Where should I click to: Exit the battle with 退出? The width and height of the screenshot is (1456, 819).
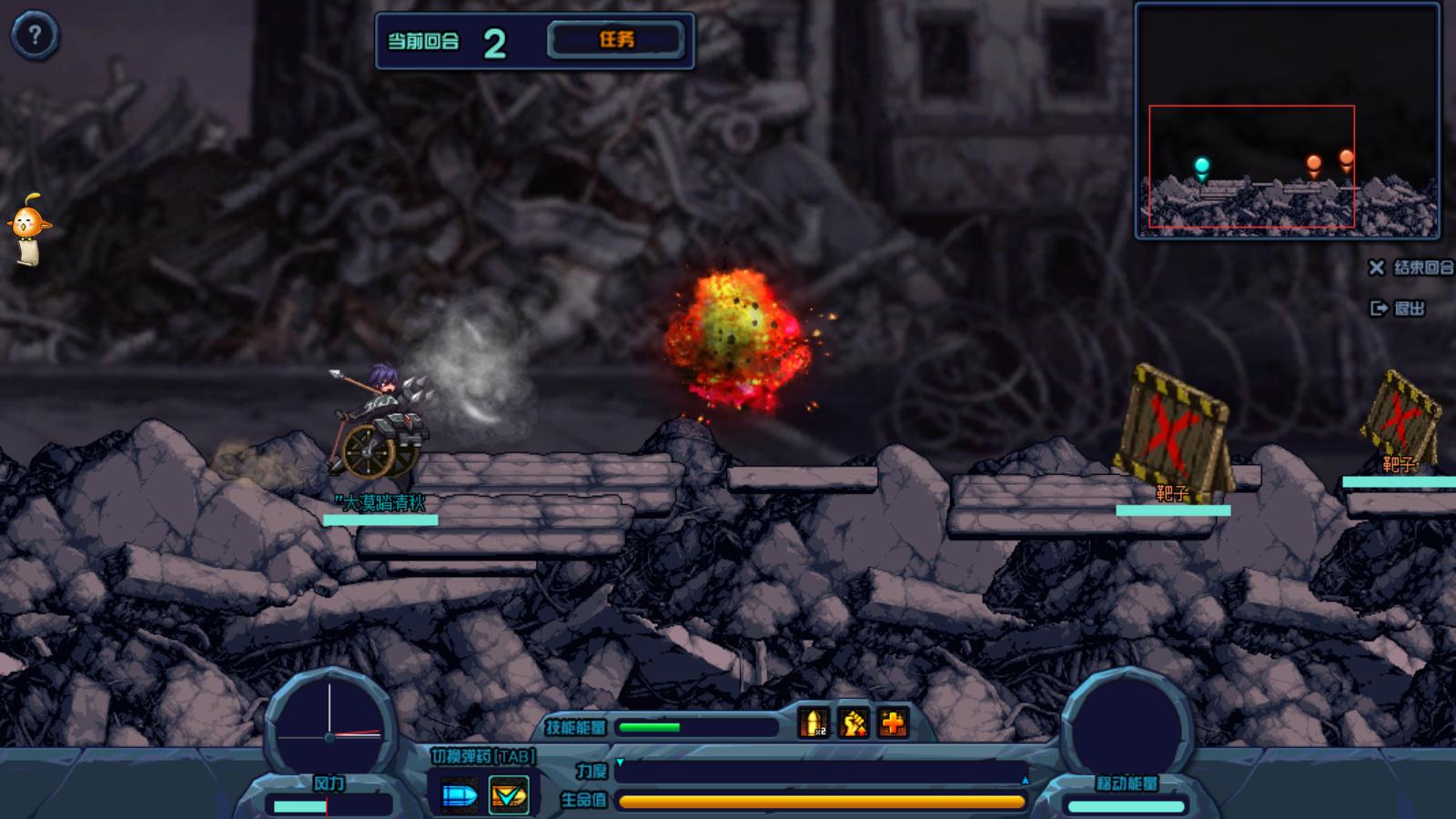[x=1398, y=308]
